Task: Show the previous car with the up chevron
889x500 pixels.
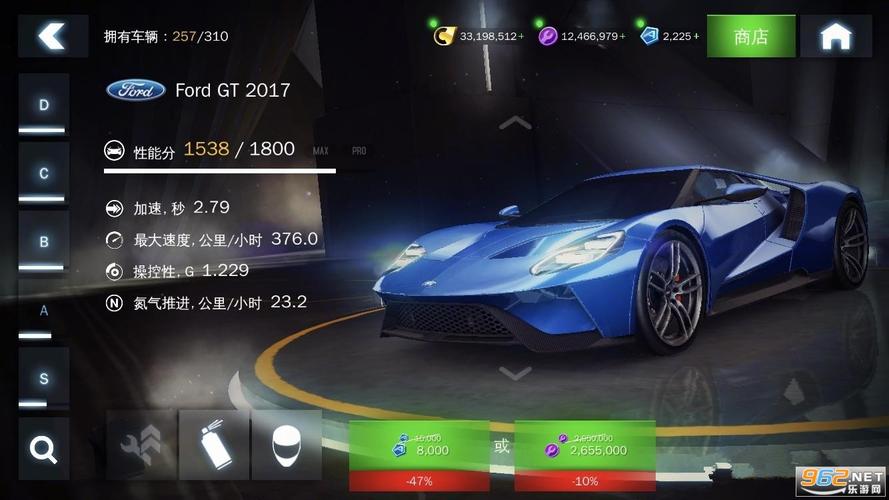Action: (x=515, y=123)
